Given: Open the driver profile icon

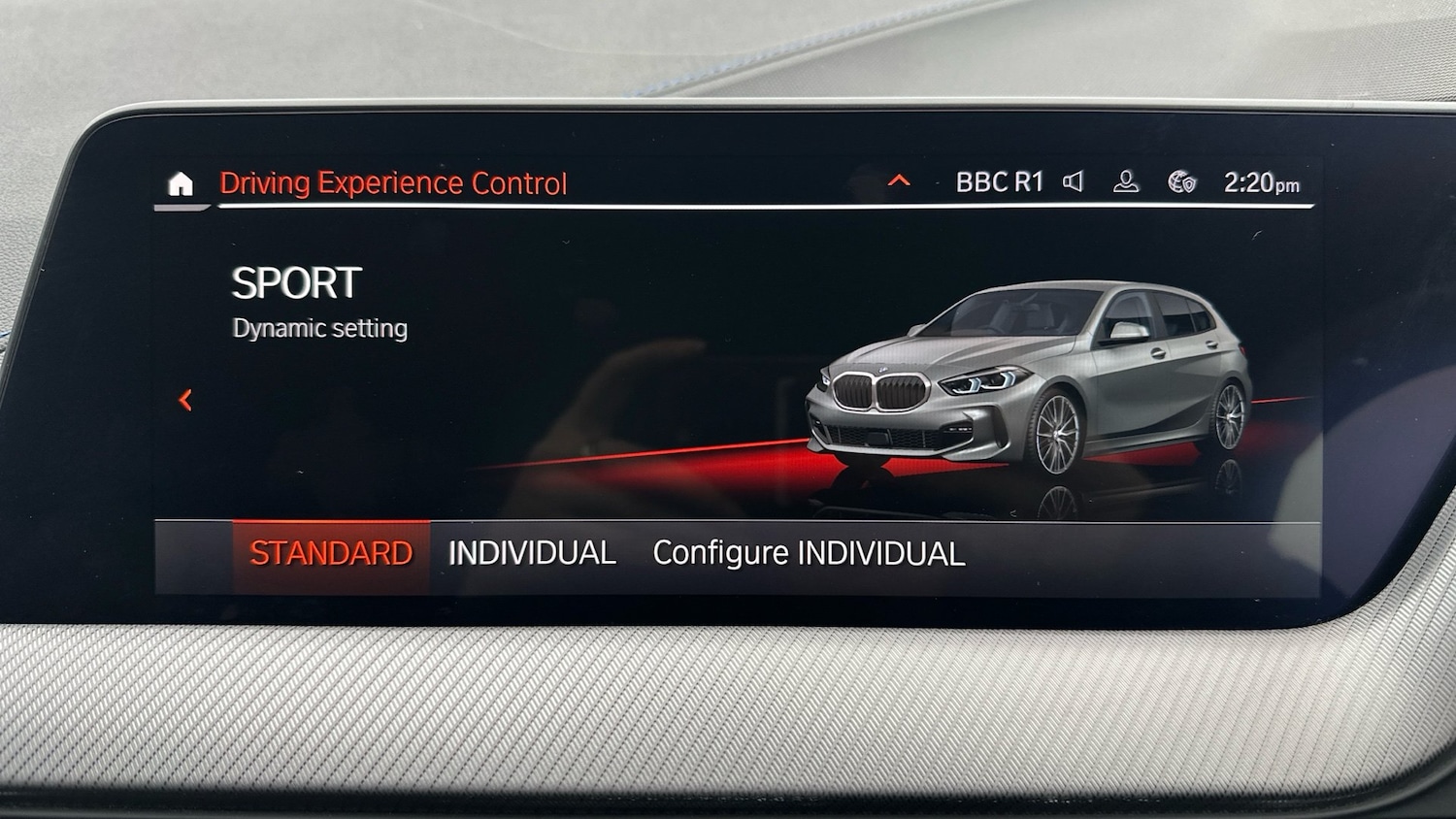Looking at the screenshot, I should tap(1126, 180).
